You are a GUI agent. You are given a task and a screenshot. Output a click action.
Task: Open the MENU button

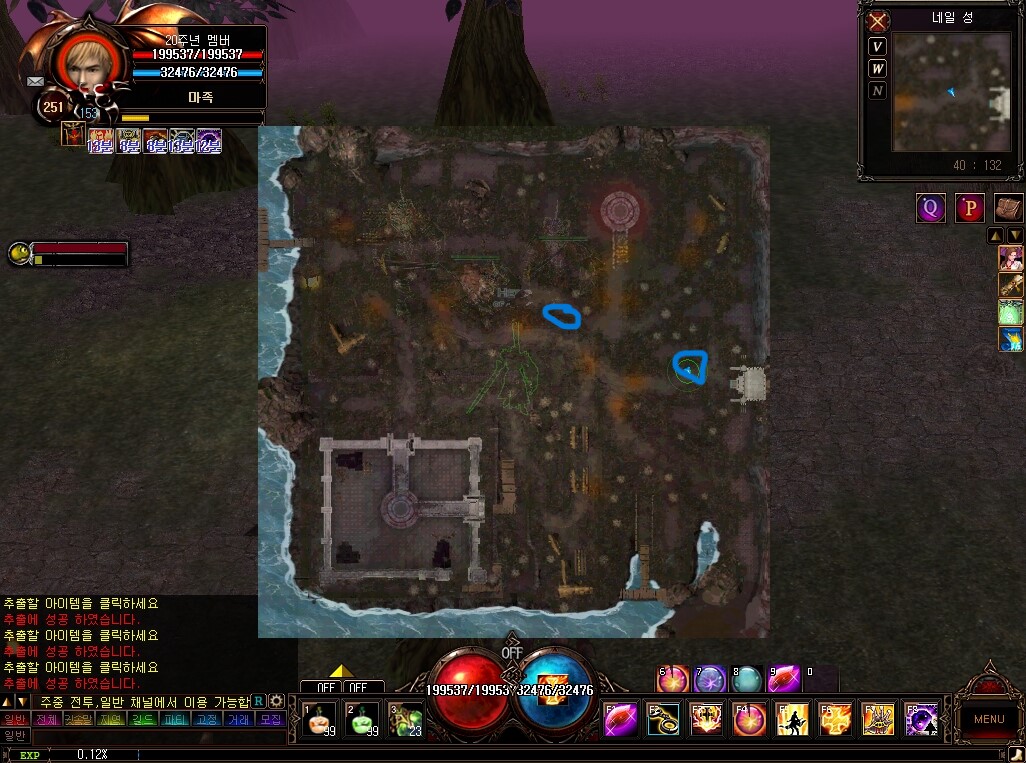988,718
